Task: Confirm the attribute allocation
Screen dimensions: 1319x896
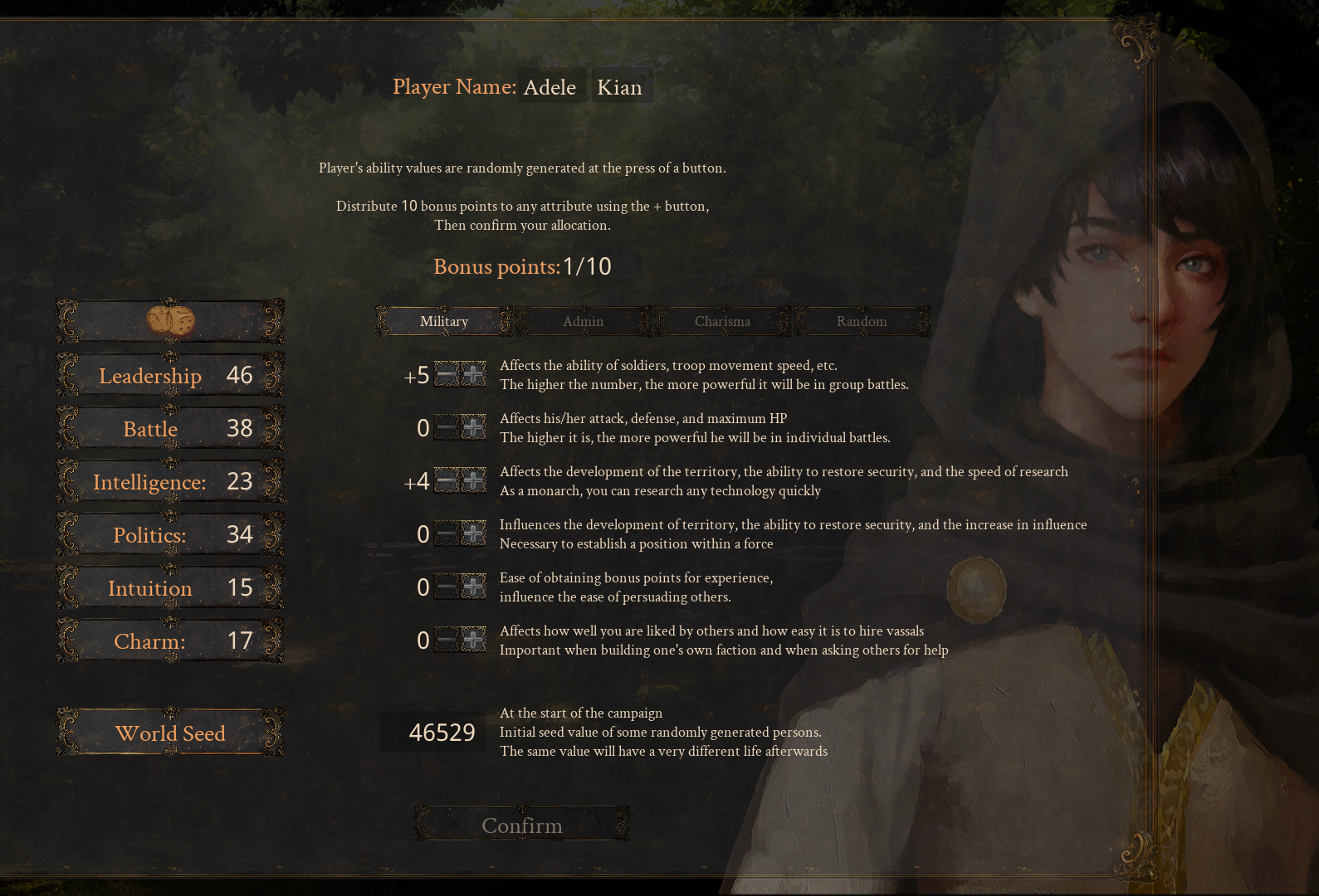Action: (522, 825)
